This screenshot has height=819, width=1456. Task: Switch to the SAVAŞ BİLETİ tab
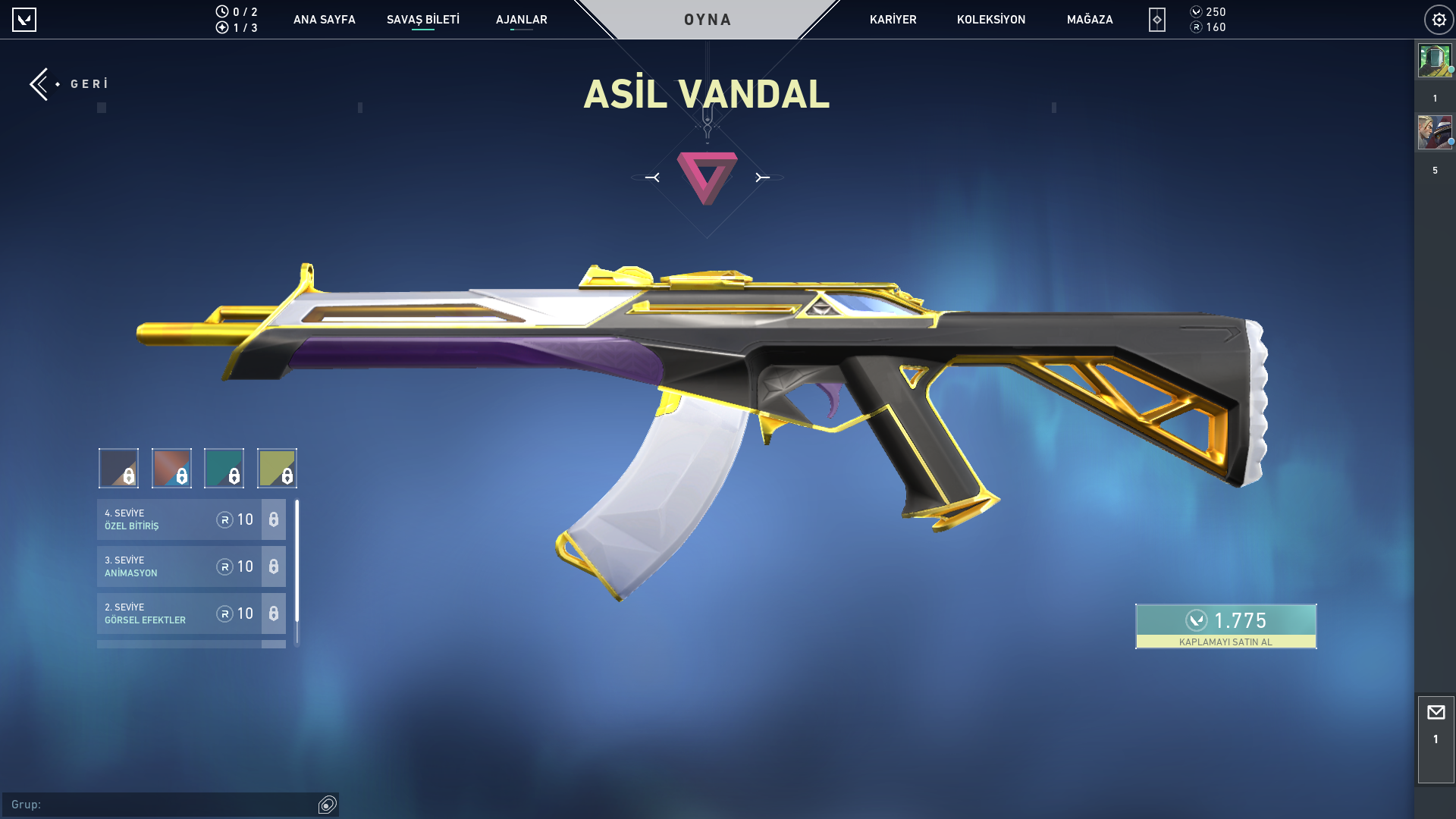[422, 20]
